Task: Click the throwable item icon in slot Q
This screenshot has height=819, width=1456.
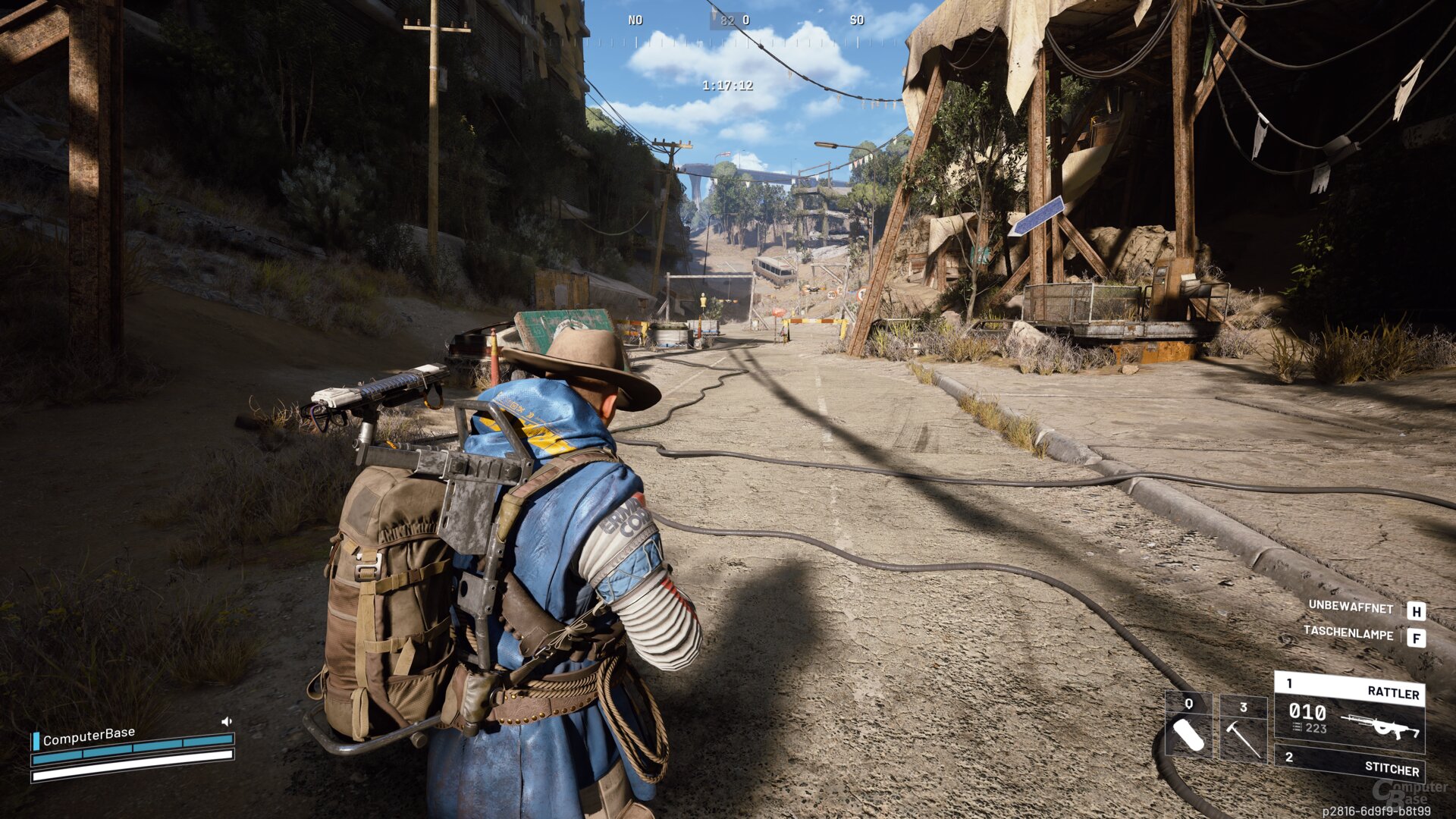Action: tap(1191, 736)
